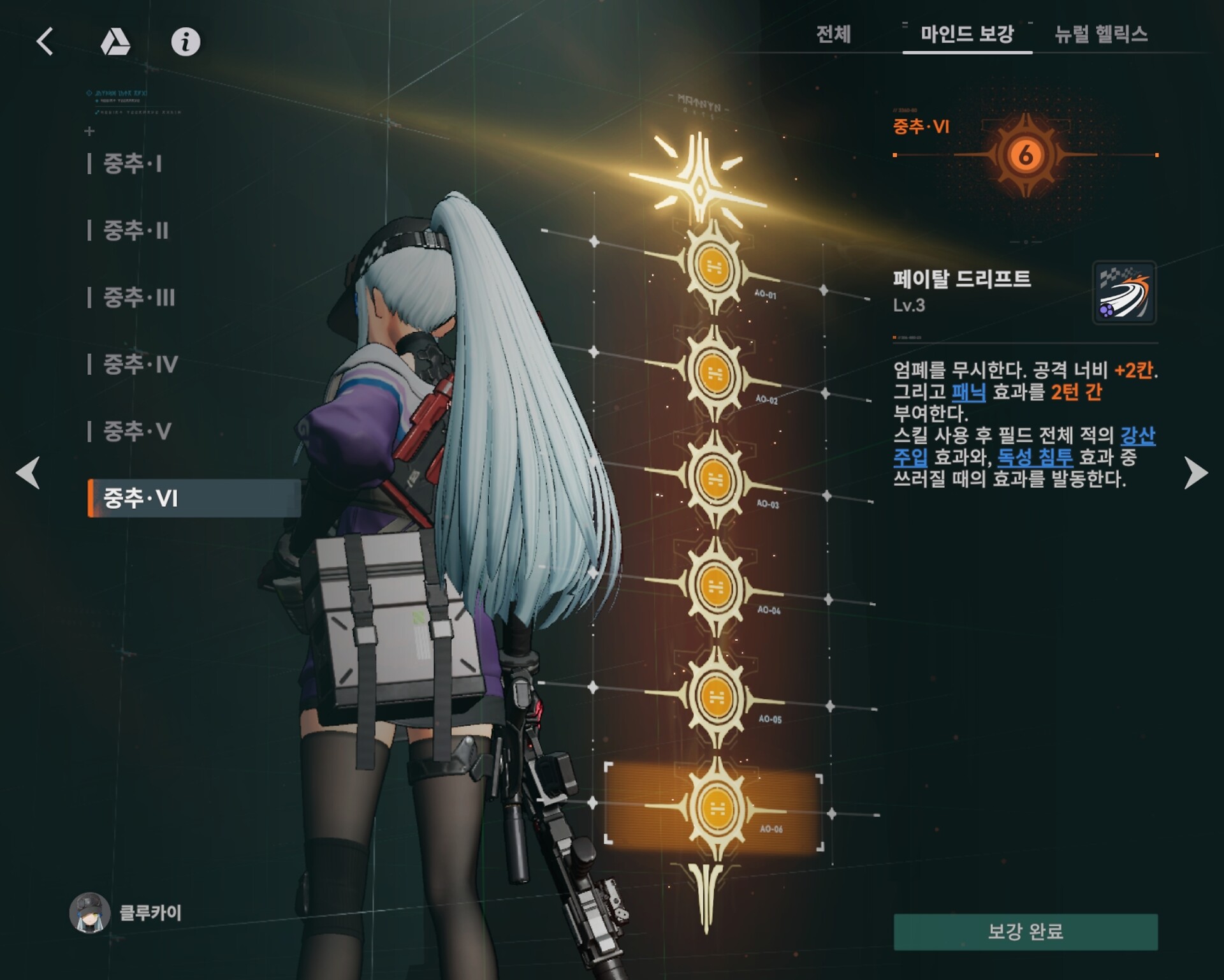Switch to the next character
The height and width of the screenshot is (980, 1224).
(1195, 472)
